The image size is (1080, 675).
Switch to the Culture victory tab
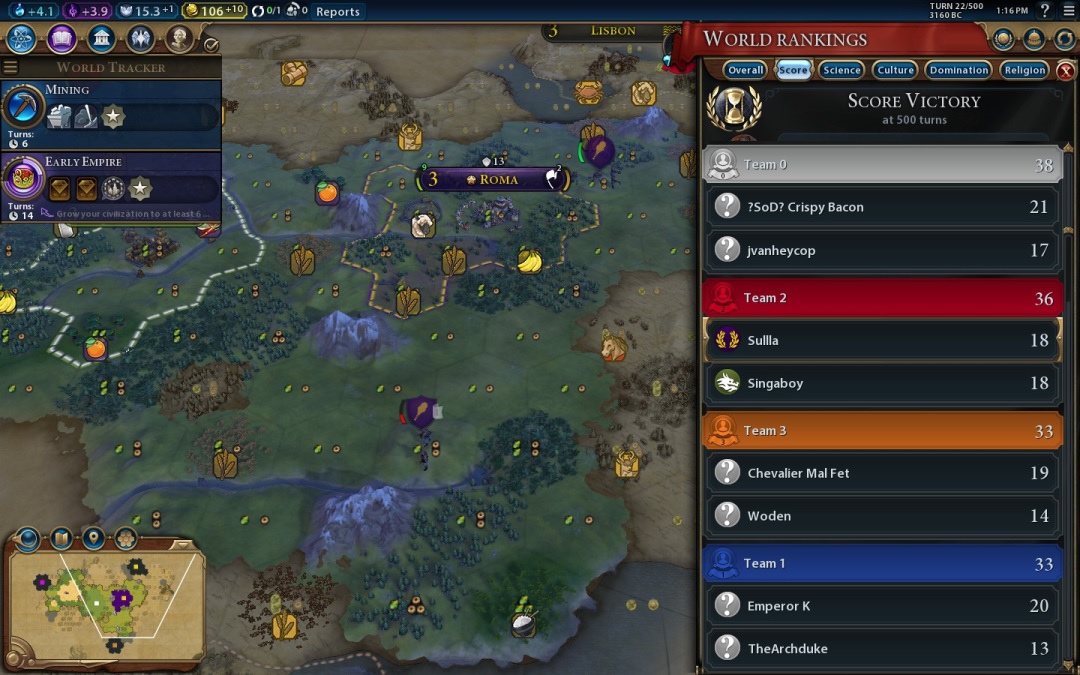895,70
